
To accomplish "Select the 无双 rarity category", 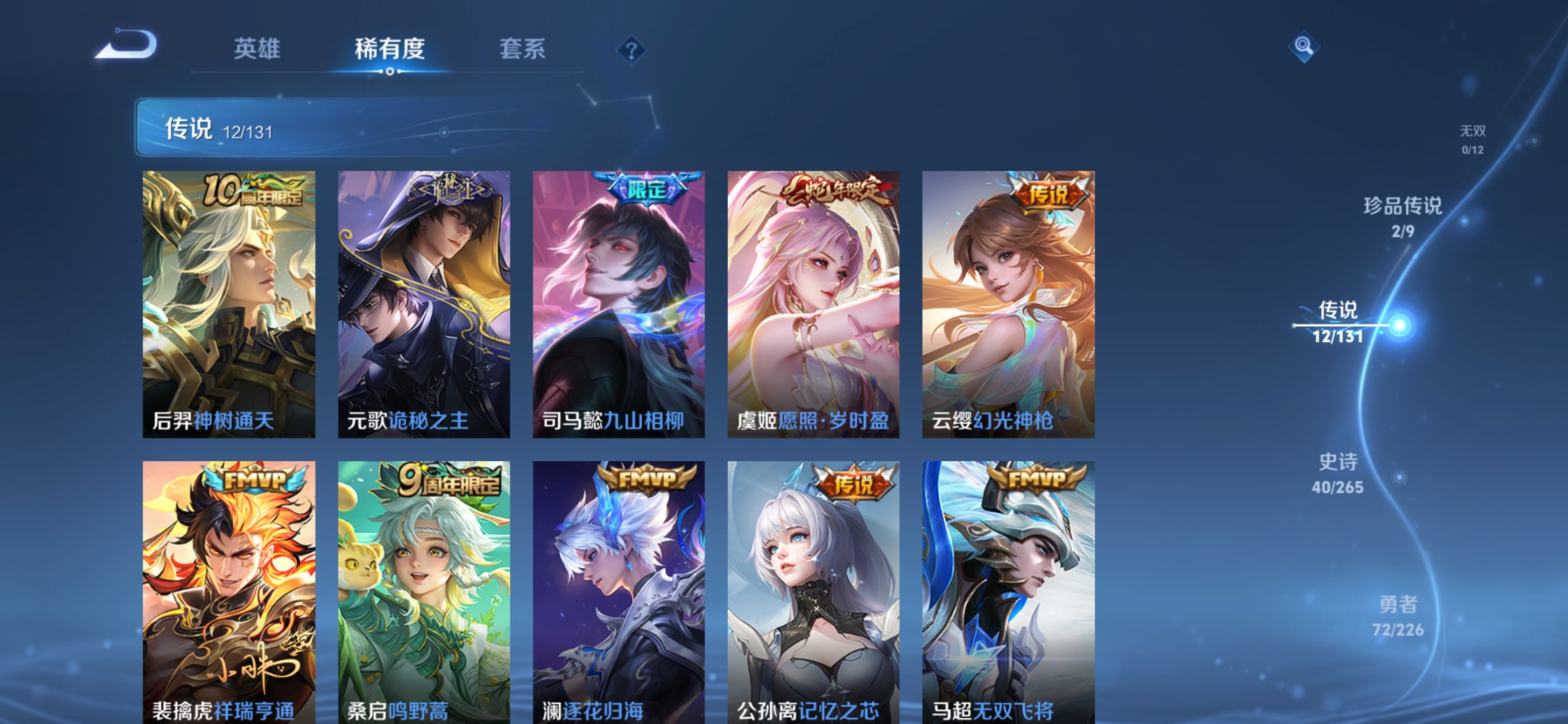I will click(x=1474, y=133).
